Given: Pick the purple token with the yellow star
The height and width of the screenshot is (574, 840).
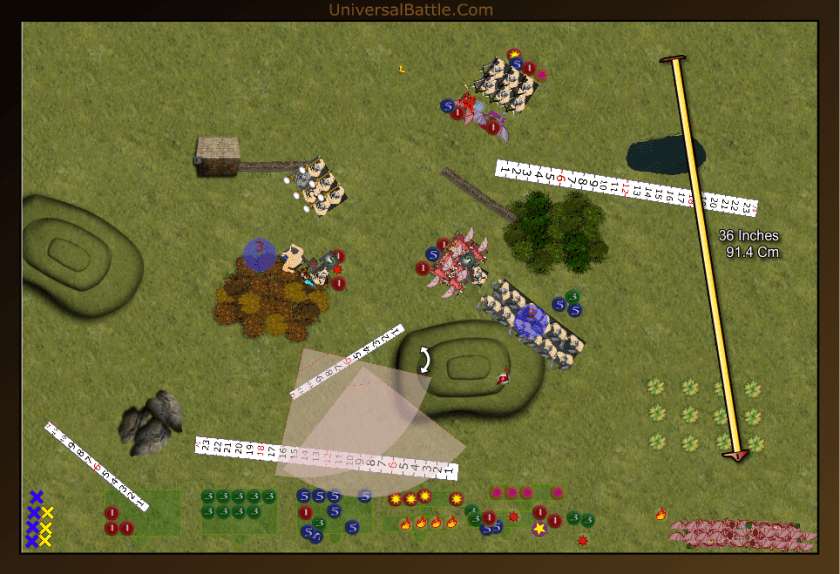Looking at the screenshot, I should 539,528.
